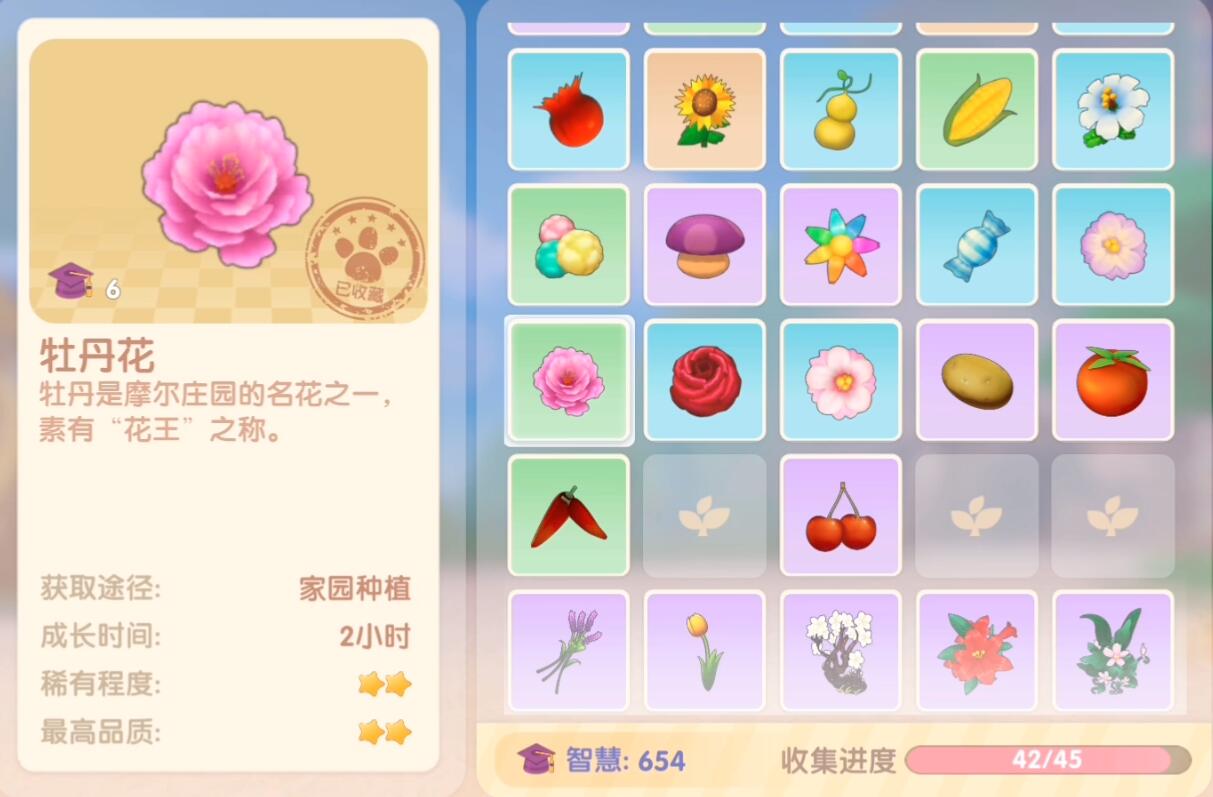
Task: Select the pink peony tile in the grid
Action: [x=568, y=381]
